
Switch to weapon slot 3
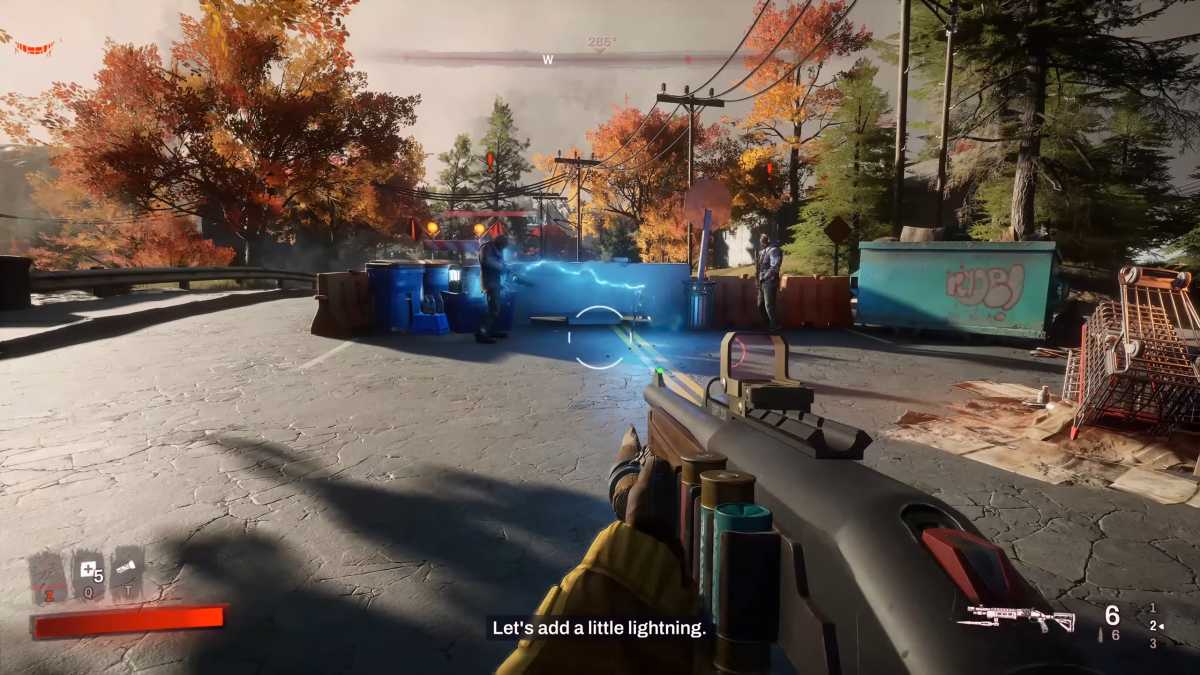coord(1153,643)
